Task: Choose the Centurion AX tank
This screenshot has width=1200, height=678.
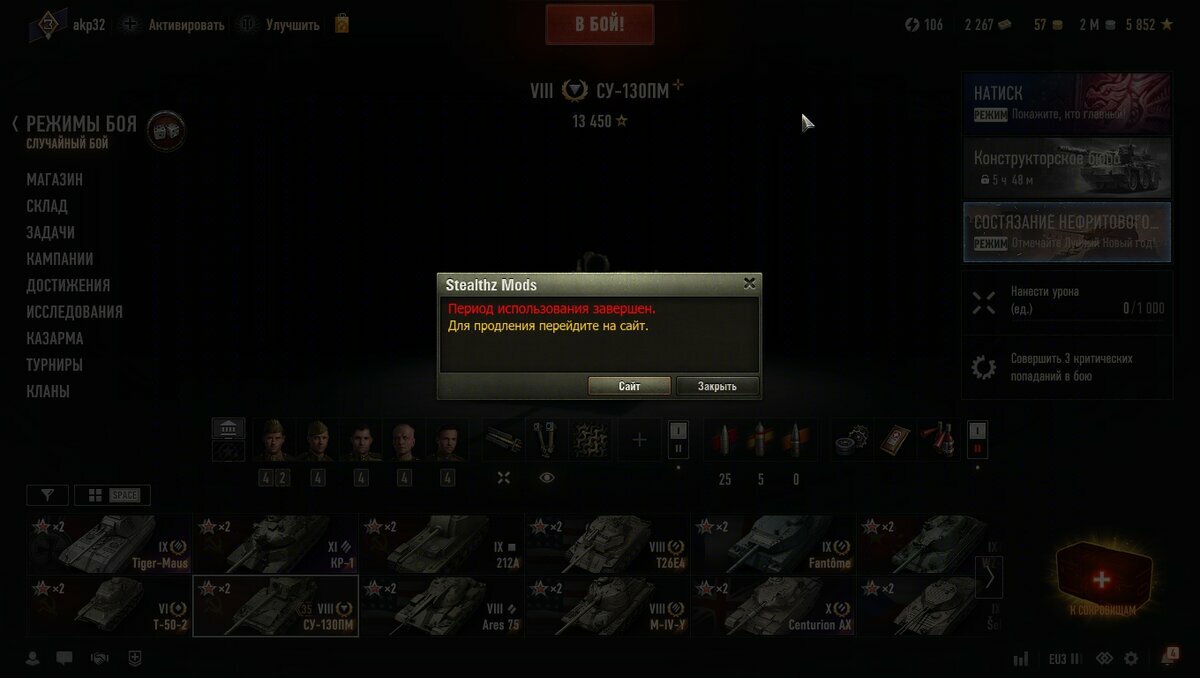Action: click(x=773, y=607)
